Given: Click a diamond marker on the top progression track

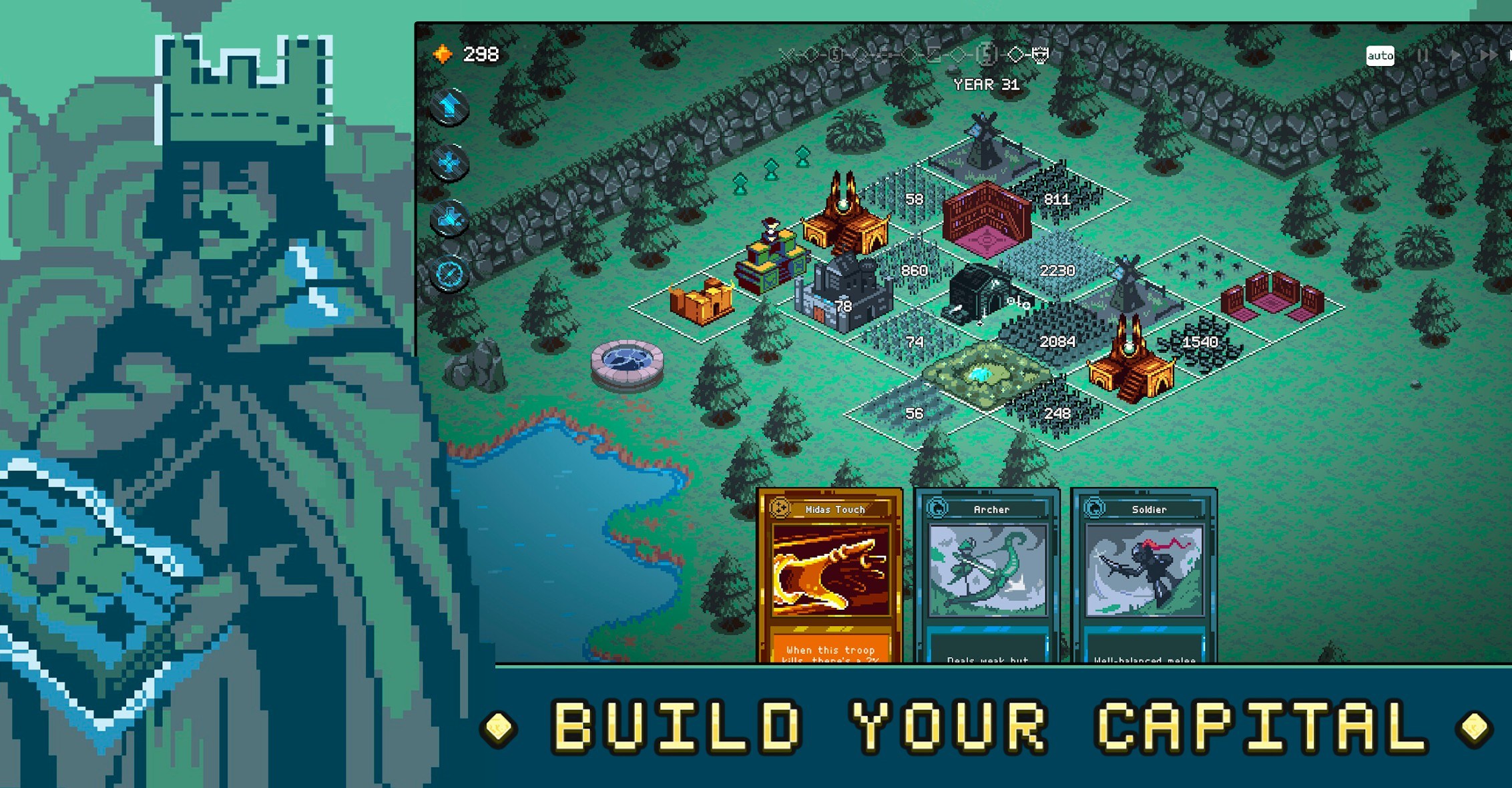Looking at the screenshot, I should 1021,52.
